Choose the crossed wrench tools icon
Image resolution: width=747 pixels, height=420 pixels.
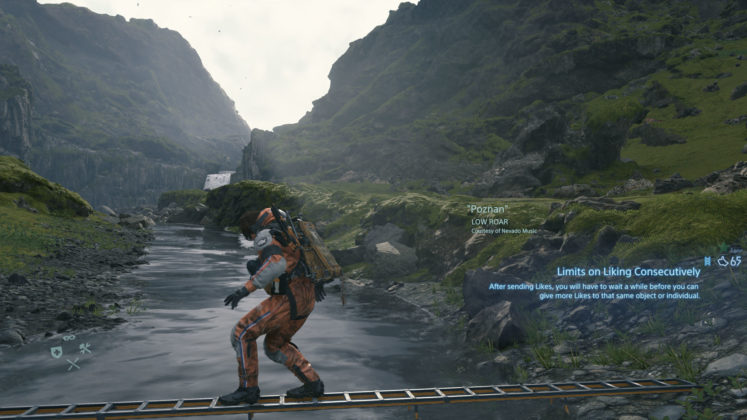[x=85, y=349]
